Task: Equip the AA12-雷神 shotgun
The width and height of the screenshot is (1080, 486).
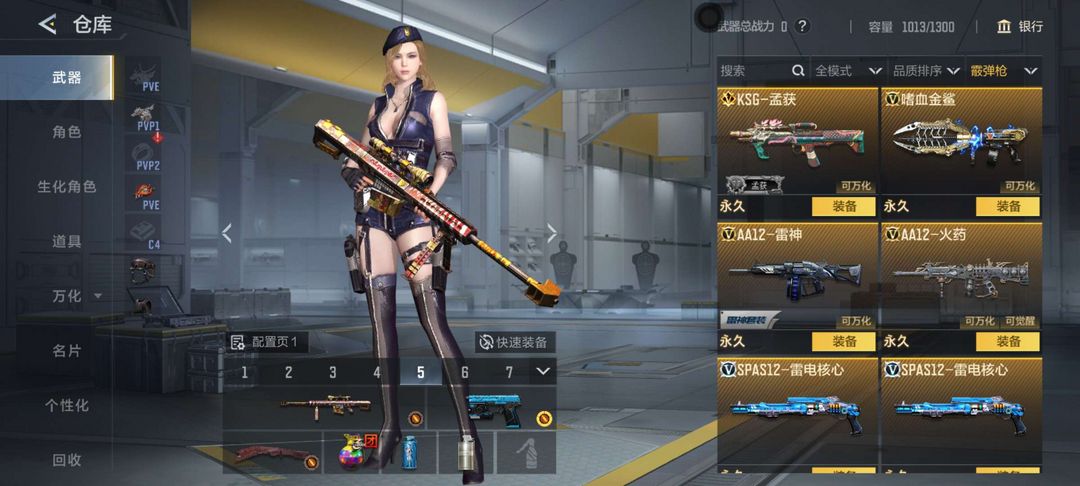Action: click(842, 341)
